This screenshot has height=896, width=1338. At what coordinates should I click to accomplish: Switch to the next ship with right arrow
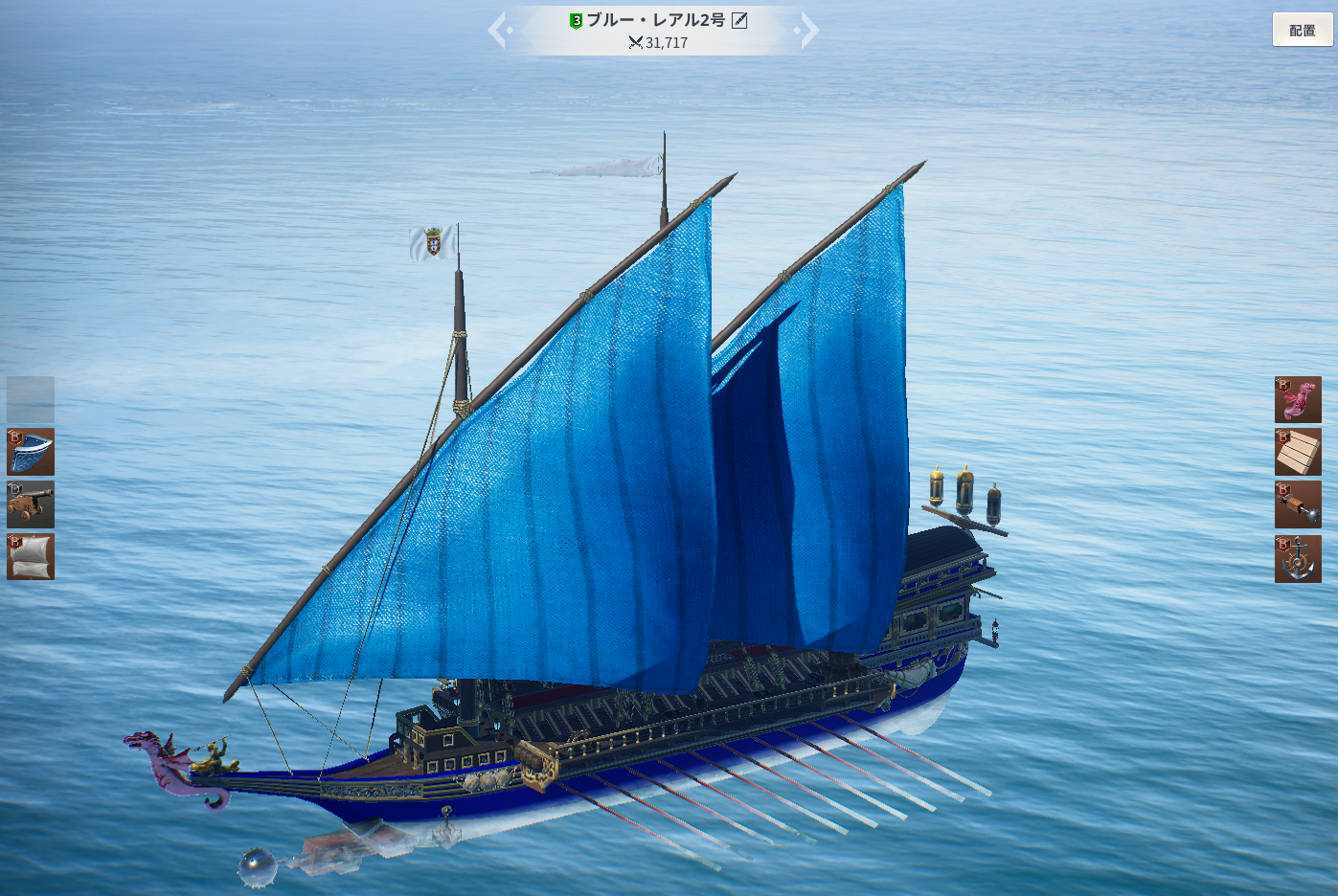coord(809,30)
